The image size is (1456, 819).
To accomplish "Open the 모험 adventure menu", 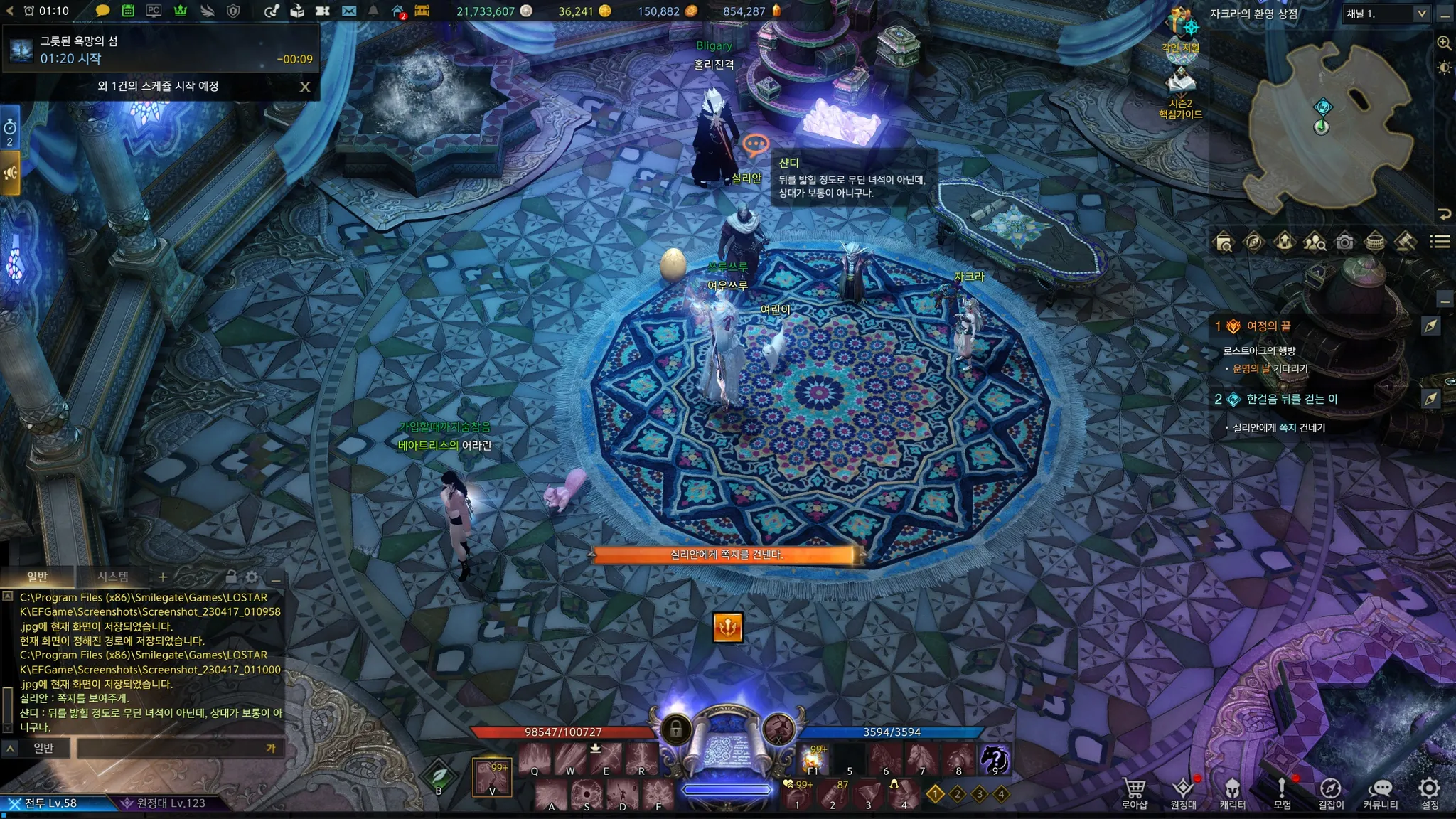I will point(1282,793).
